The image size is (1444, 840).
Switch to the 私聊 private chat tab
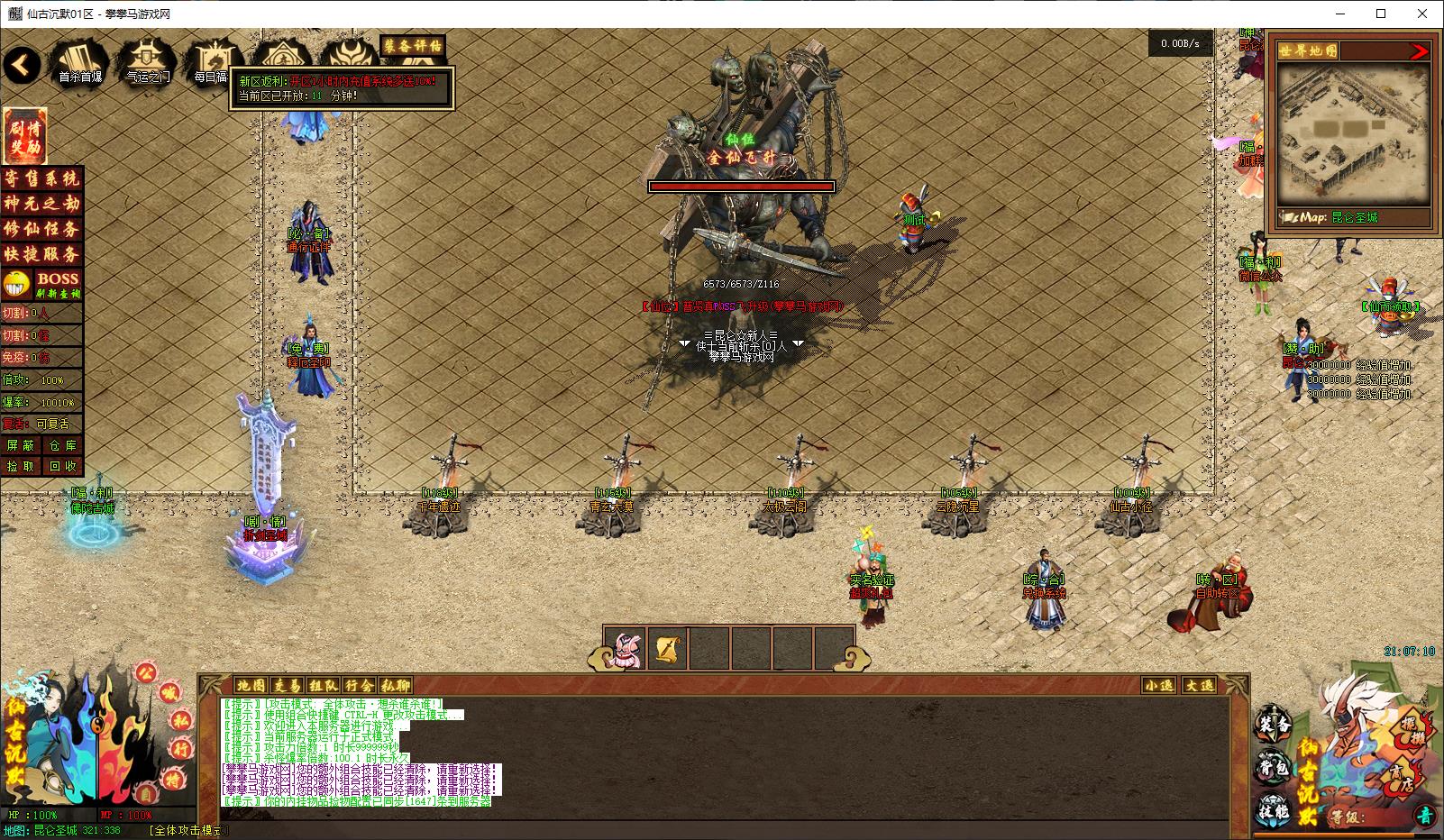[x=395, y=685]
